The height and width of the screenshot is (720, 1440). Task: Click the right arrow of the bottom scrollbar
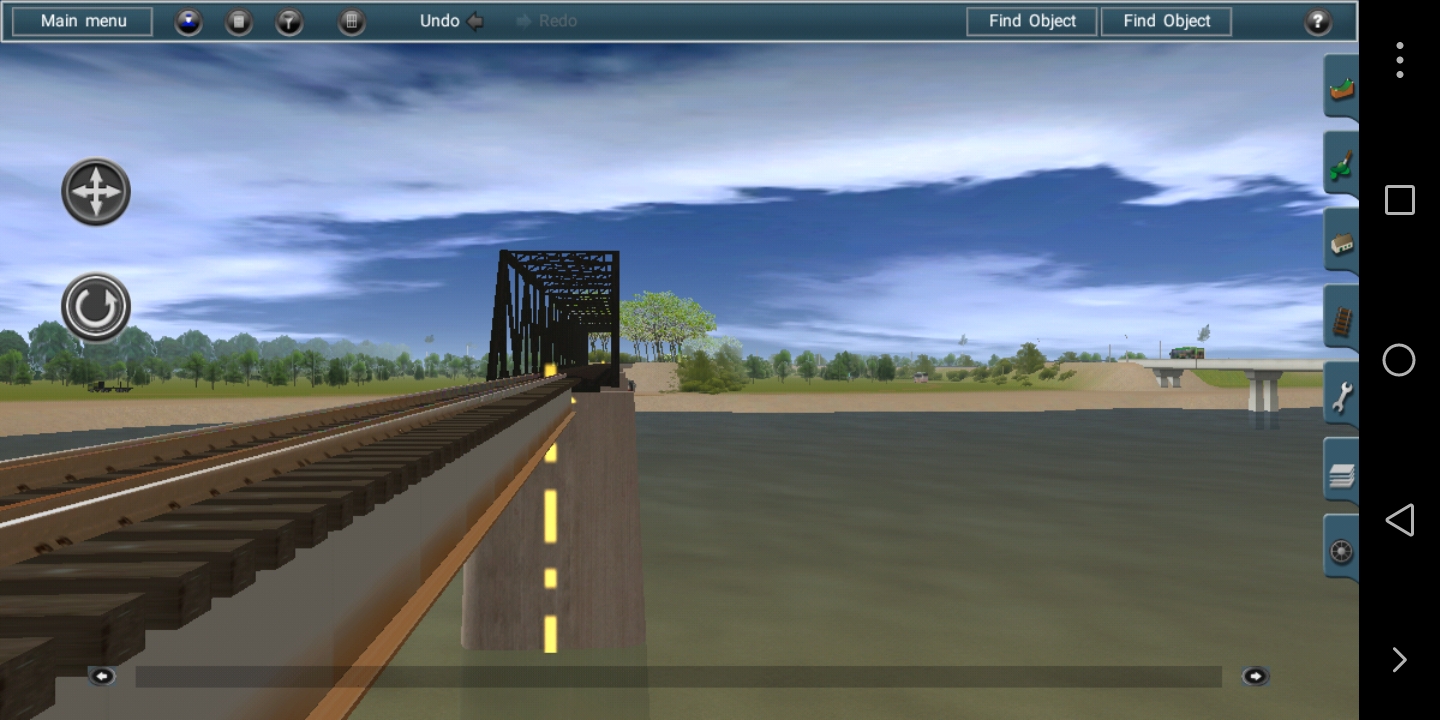pyautogui.click(x=1256, y=676)
